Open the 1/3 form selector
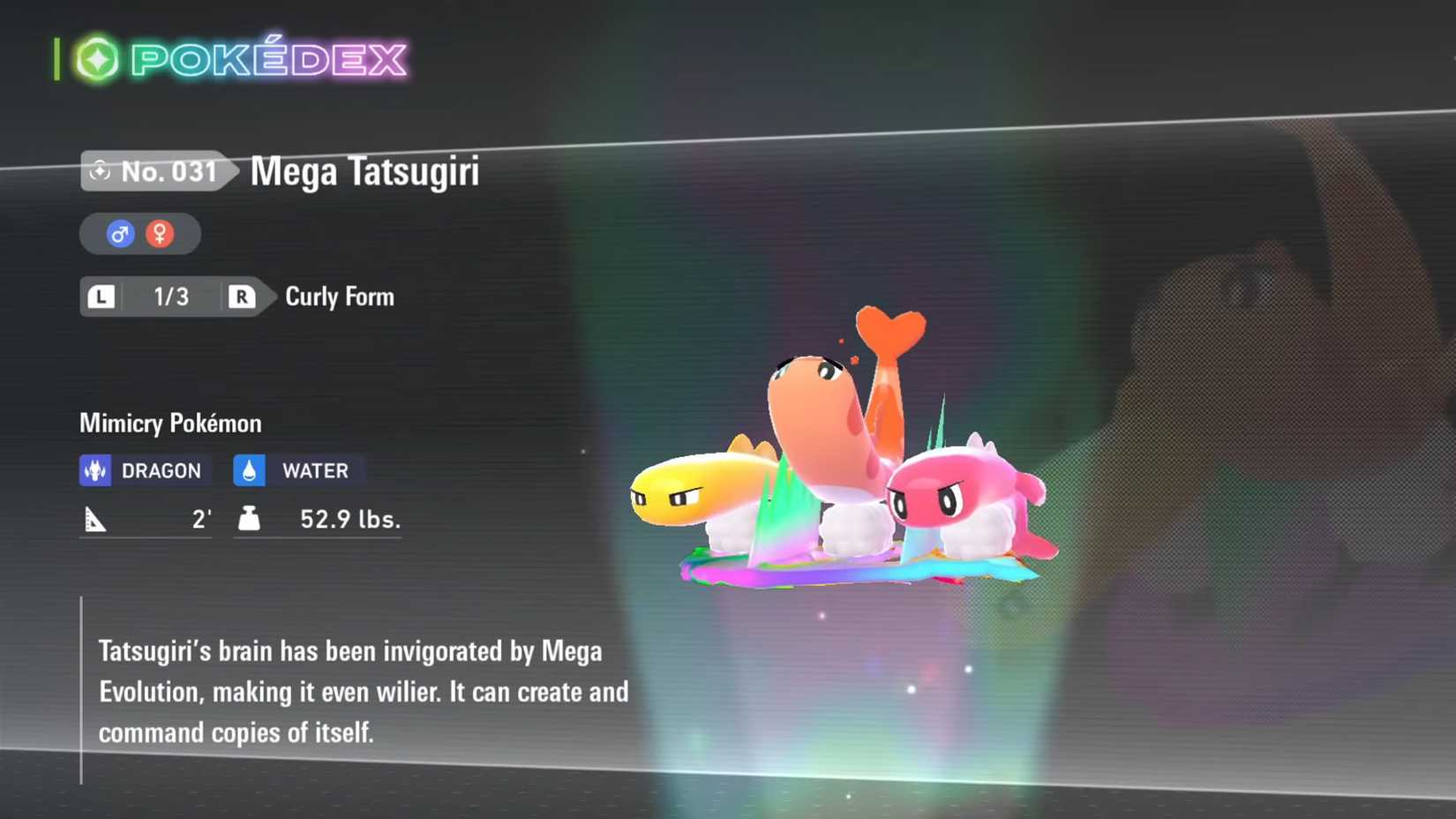 click(x=171, y=297)
